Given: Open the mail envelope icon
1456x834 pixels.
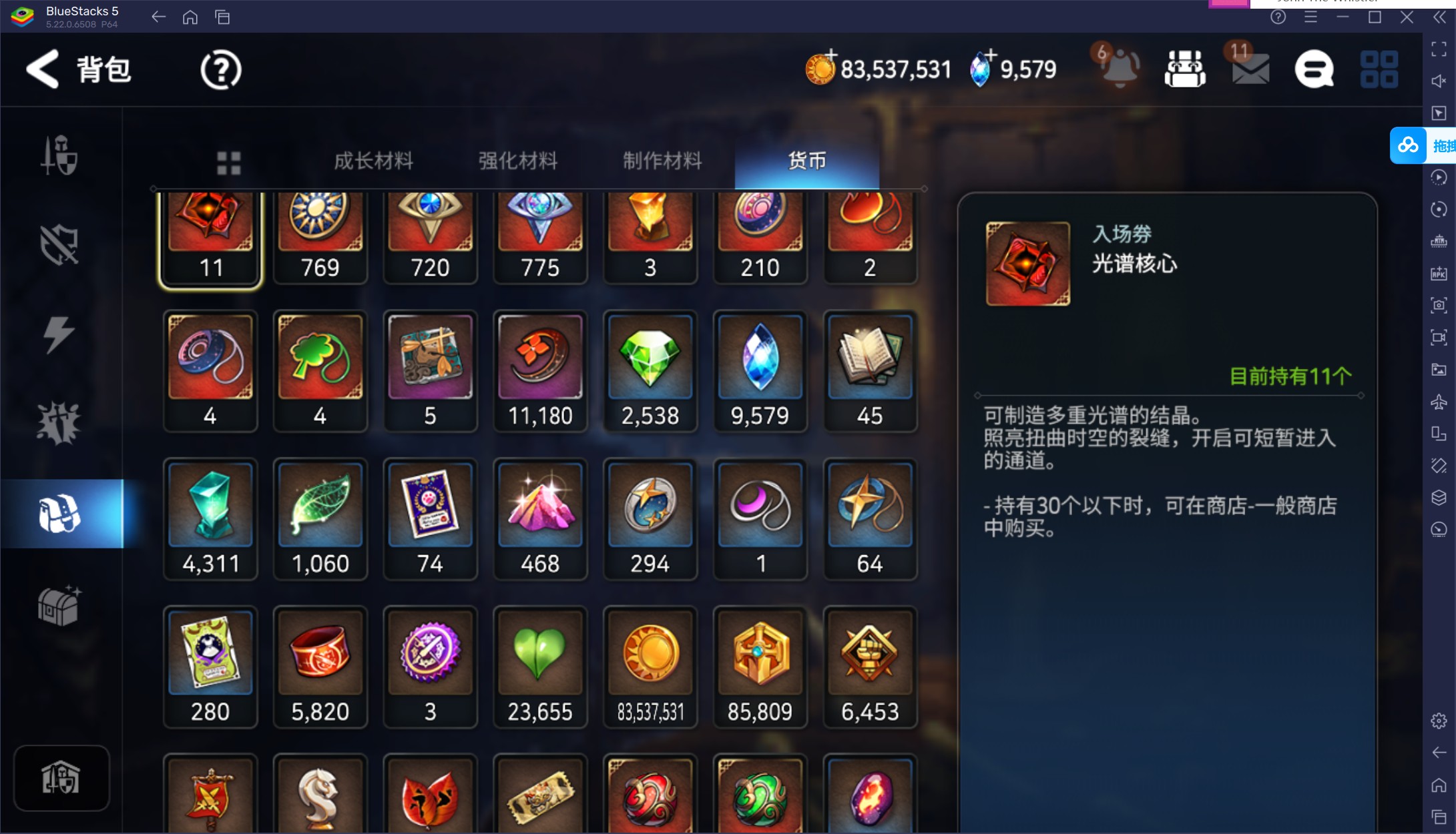Looking at the screenshot, I should [1250, 69].
